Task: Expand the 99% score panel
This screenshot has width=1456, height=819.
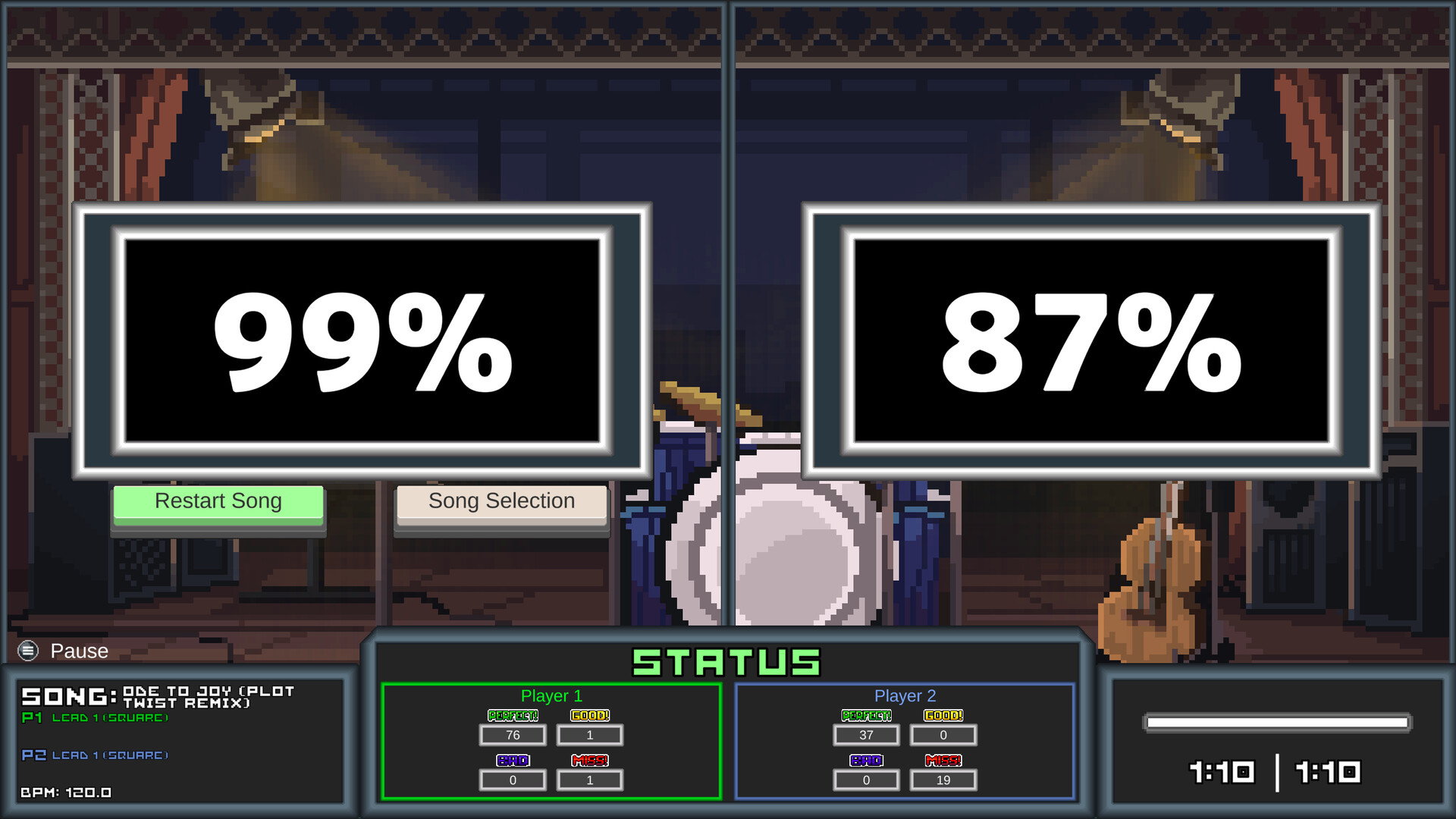Action: coord(360,340)
